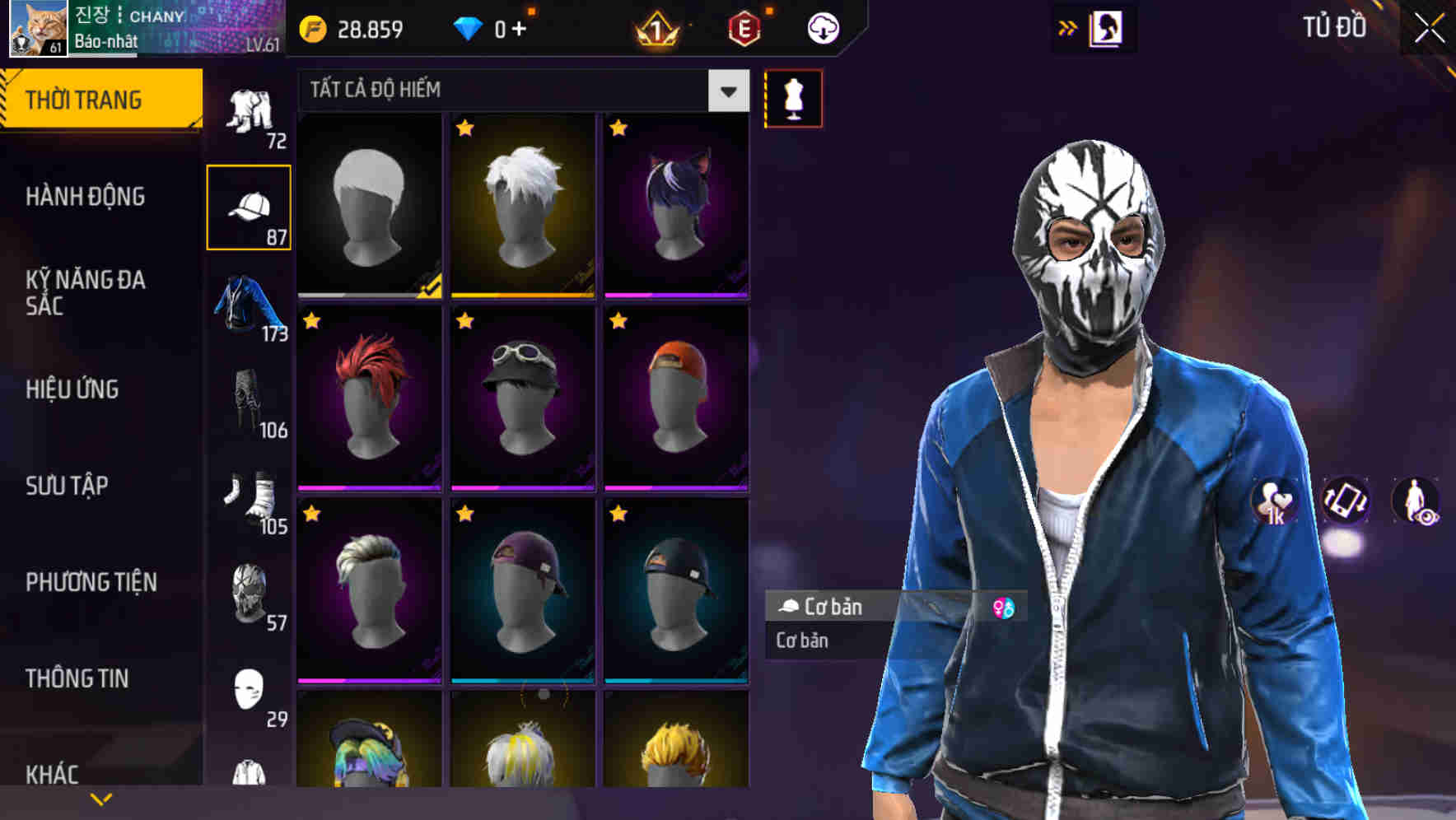Image resolution: width=1456 pixels, height=820 pixels.
Task: Click the cloud download icon in top bar
Action: pos(823,27)
